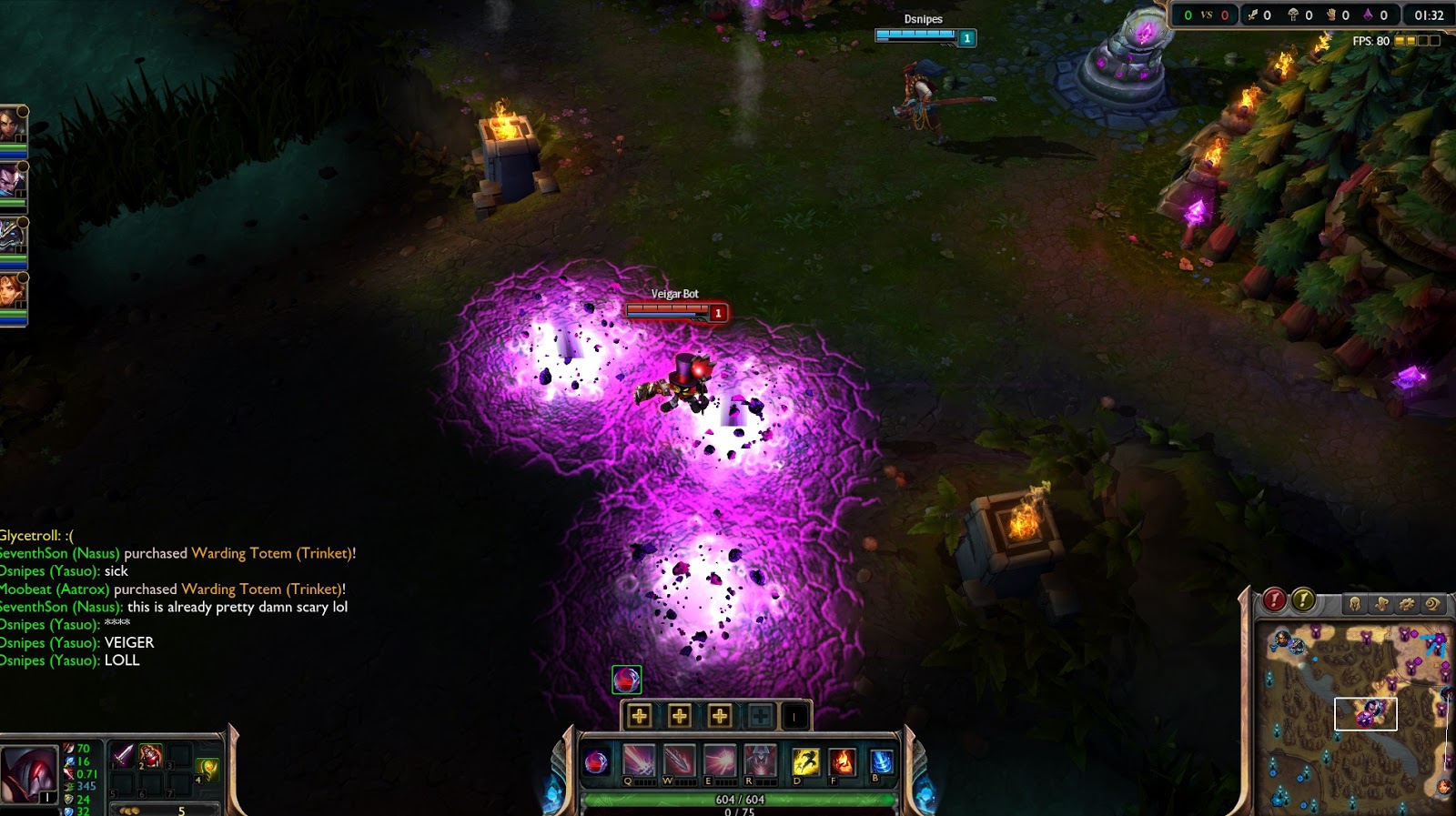Cast the Flash summoner spell

click(804, 761)
